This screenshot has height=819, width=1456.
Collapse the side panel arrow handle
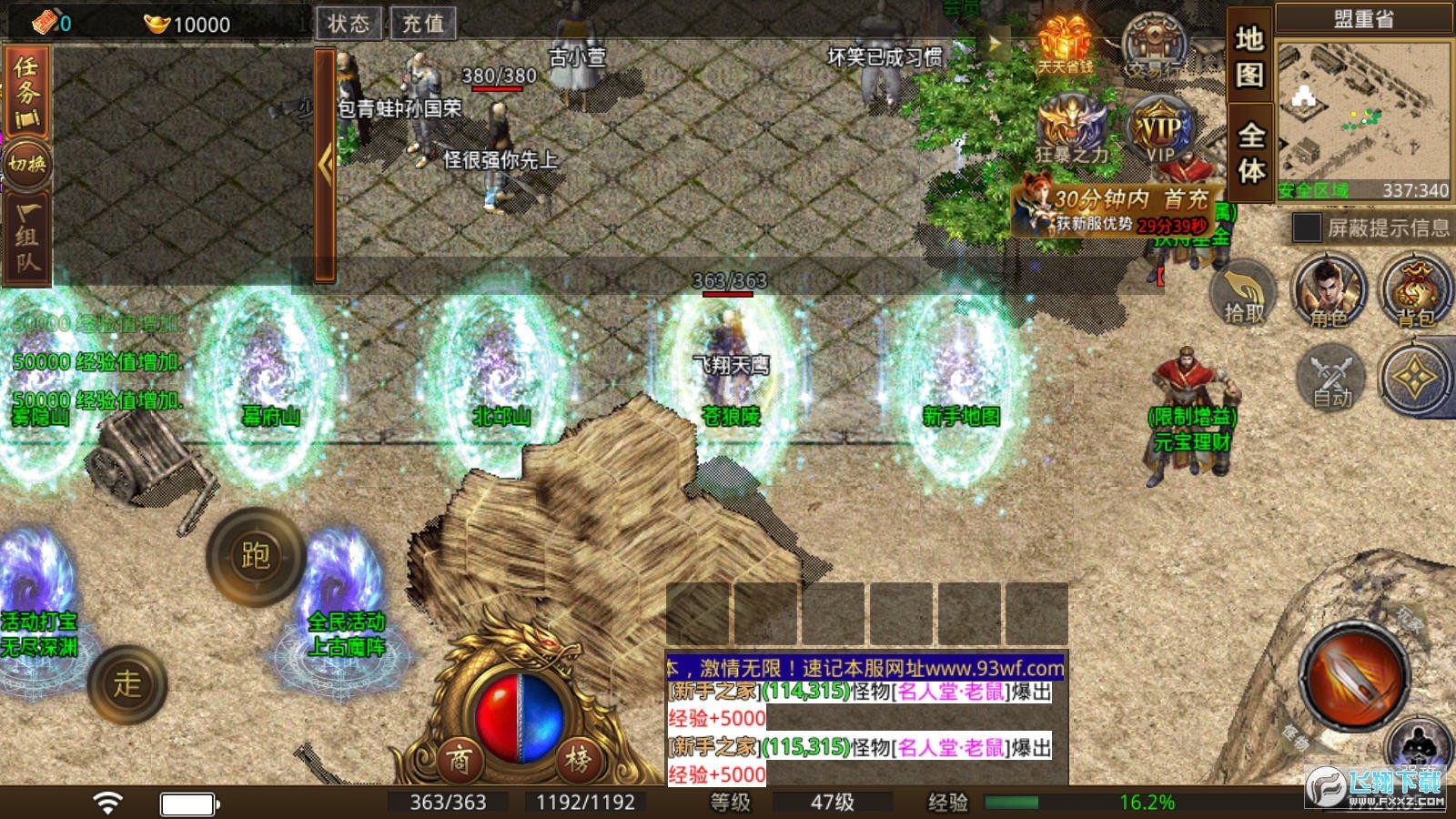tap(325, 165)
